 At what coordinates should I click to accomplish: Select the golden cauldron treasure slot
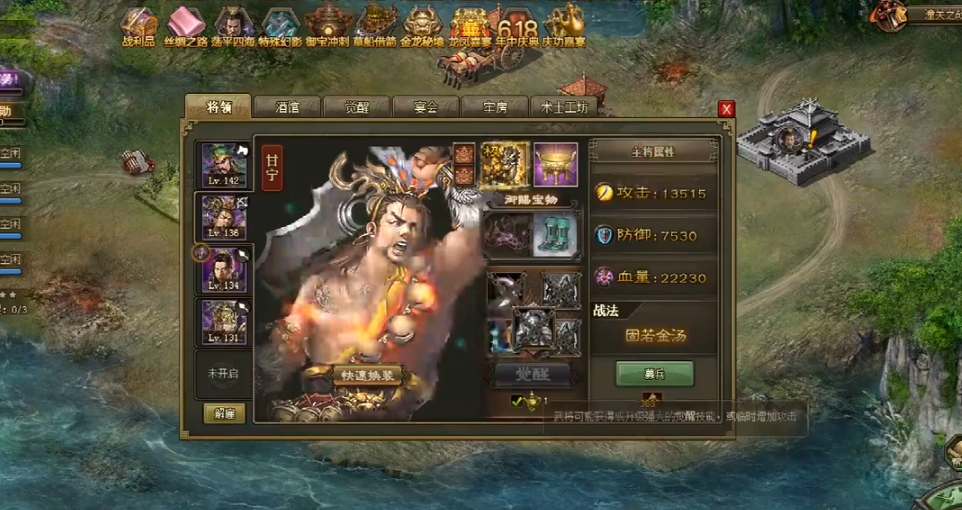pyautogui.click(x=555, y=163)
